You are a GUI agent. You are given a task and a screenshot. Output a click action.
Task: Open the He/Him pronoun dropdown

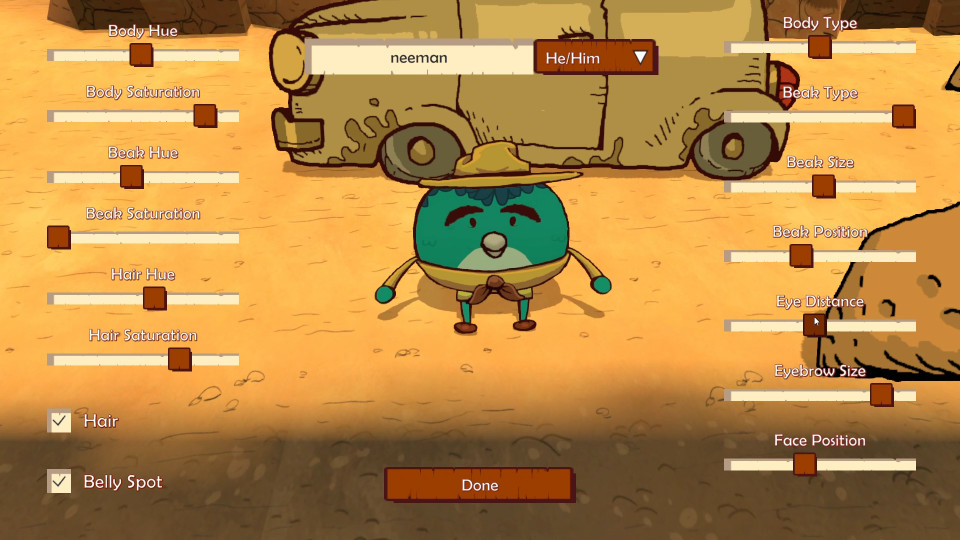pos(595,58)
